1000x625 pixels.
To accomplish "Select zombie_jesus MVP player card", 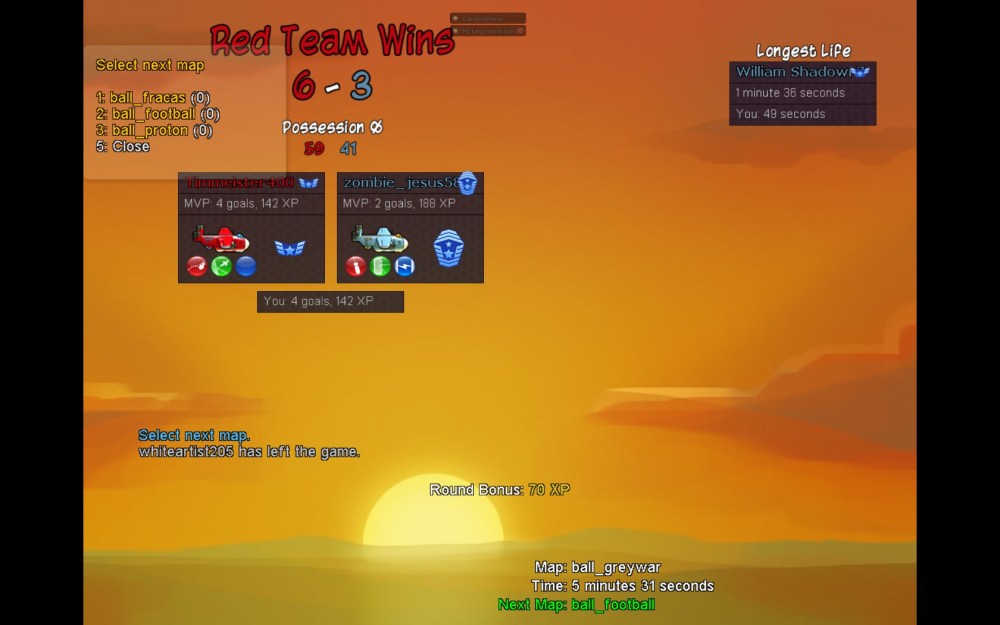I will pyautogui.click(x=410, y=228).
